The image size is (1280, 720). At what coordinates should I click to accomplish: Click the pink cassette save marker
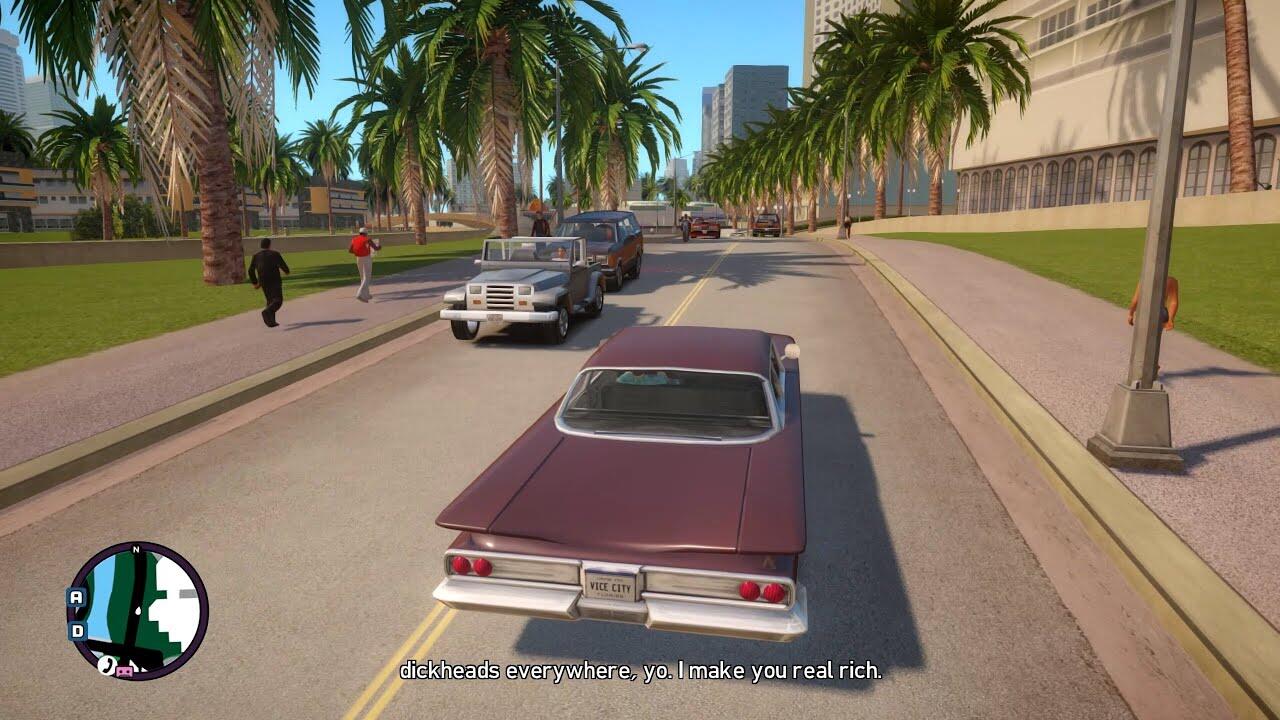point(125,671)
